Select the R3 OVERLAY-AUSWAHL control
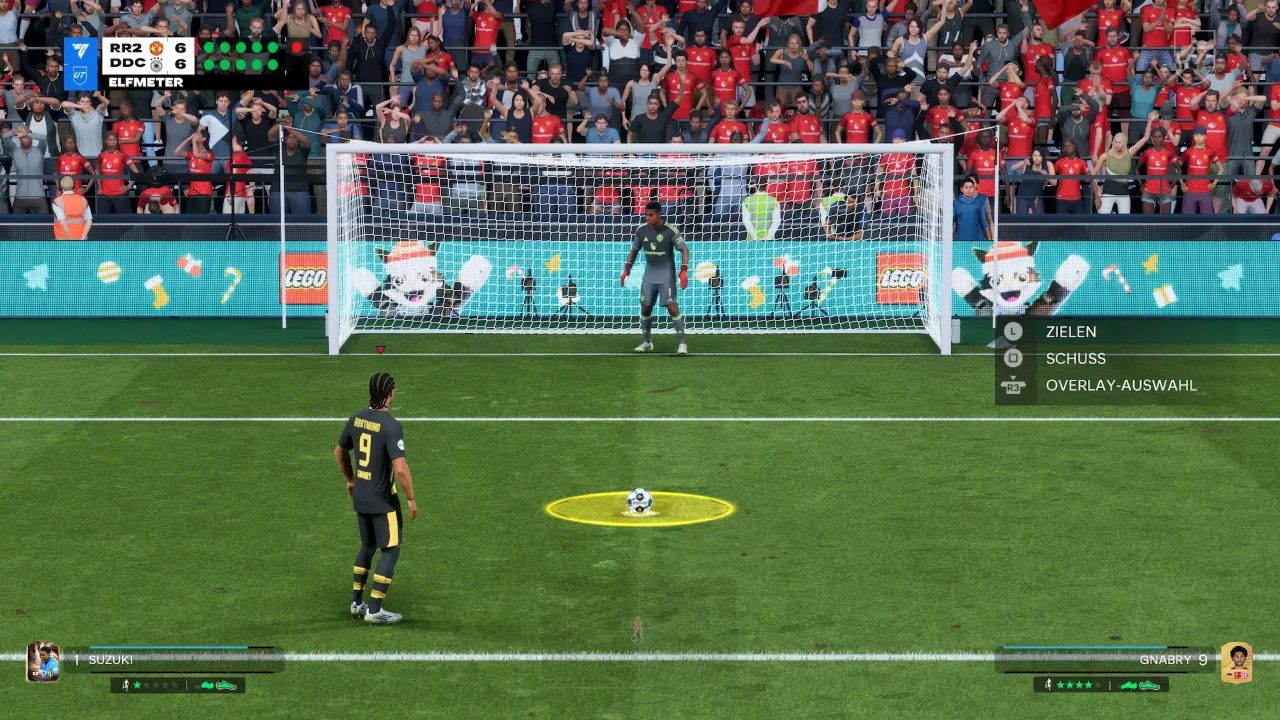The image size is (1280, 720). coord(1013,385)
